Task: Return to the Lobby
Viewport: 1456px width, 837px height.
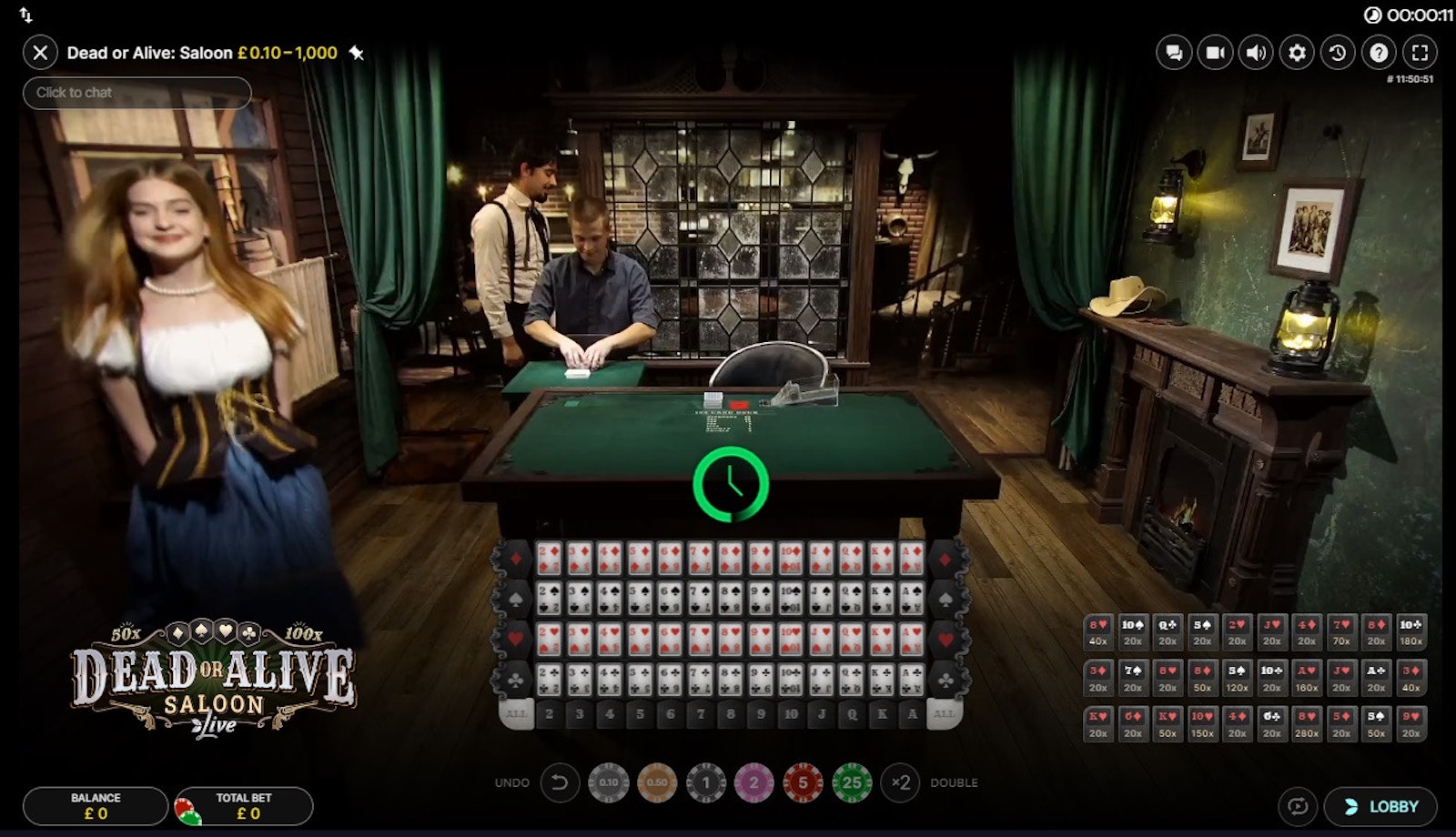Action: coord(1381,806)
